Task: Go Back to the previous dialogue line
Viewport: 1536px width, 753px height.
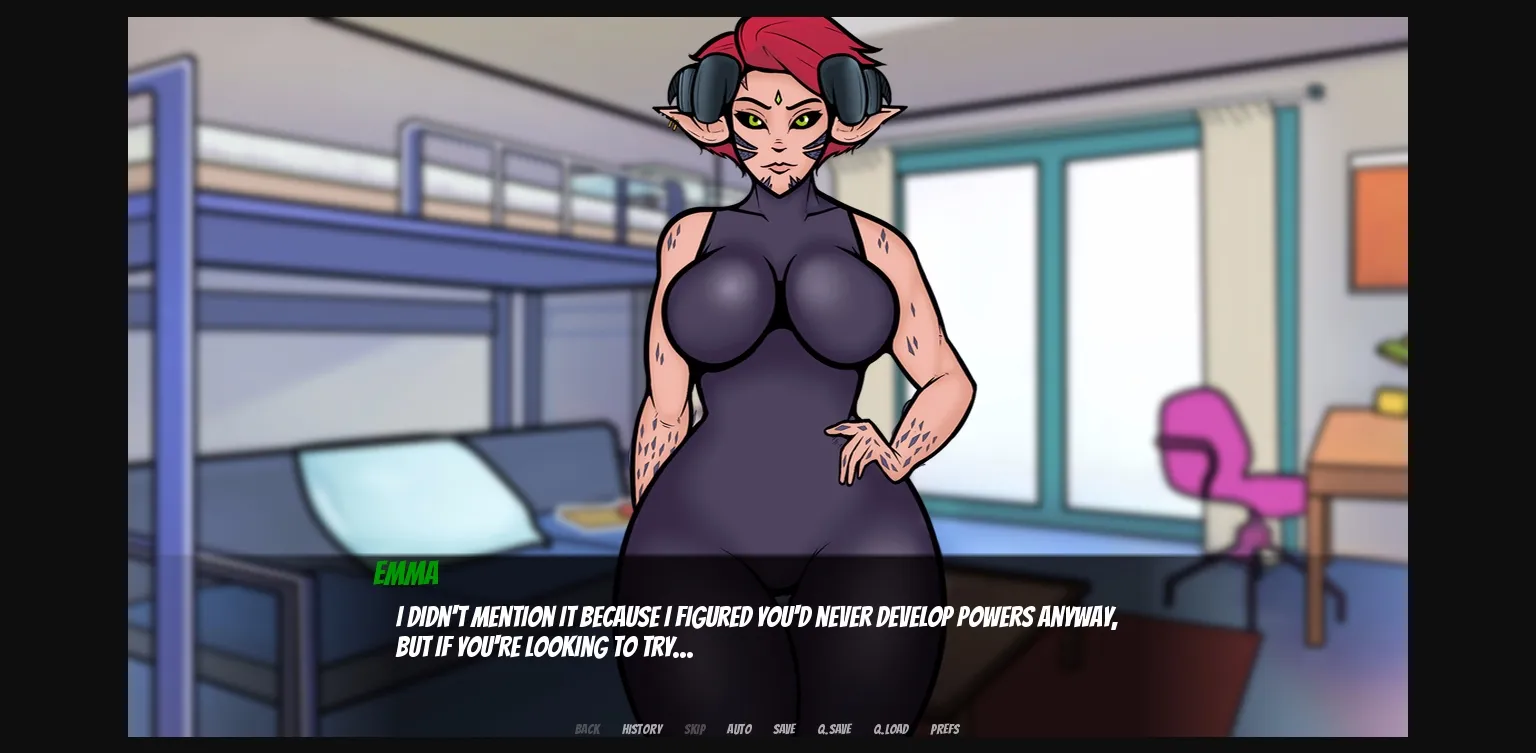Action: pos(587,729)
